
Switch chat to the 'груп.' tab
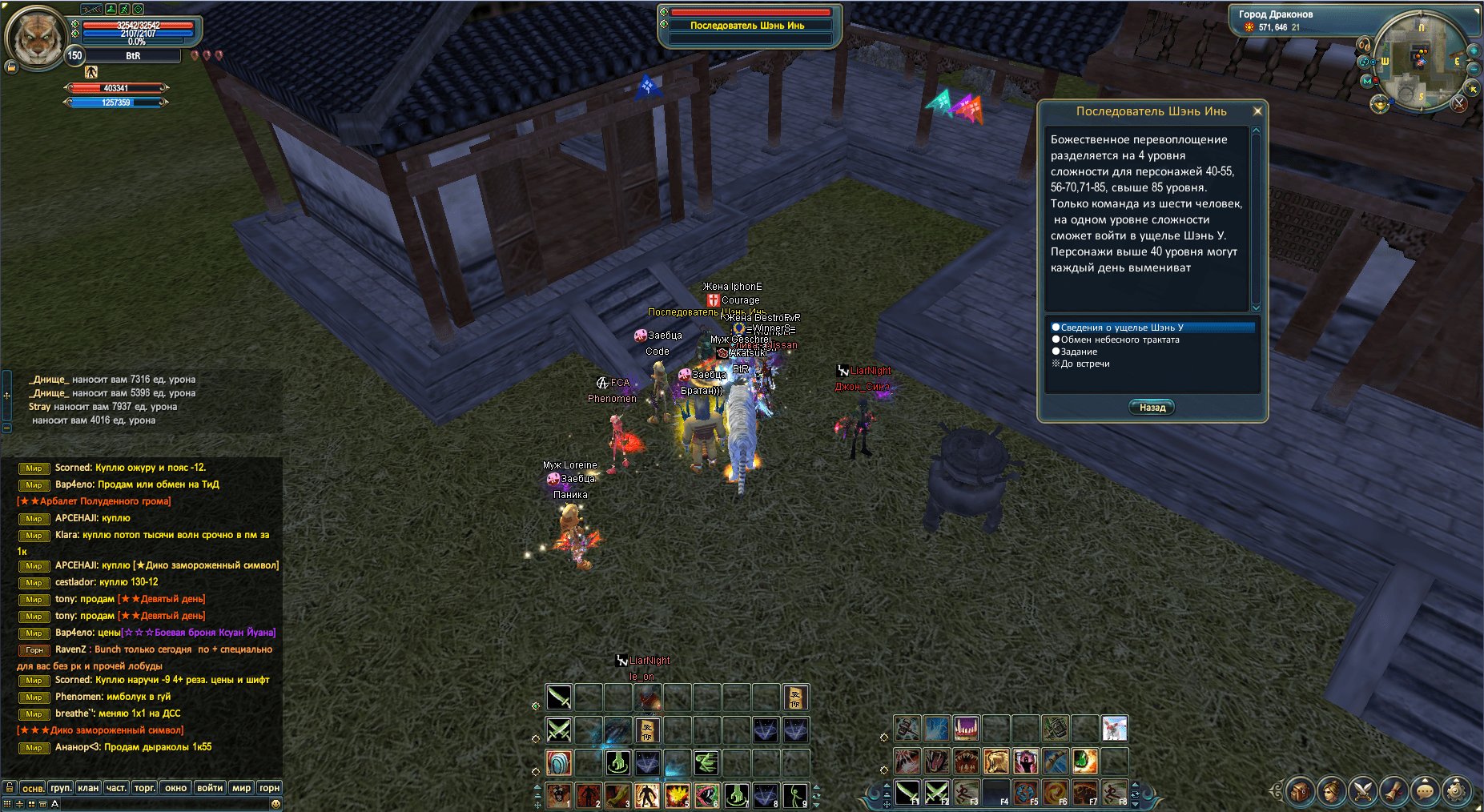(x=61, y=788)
